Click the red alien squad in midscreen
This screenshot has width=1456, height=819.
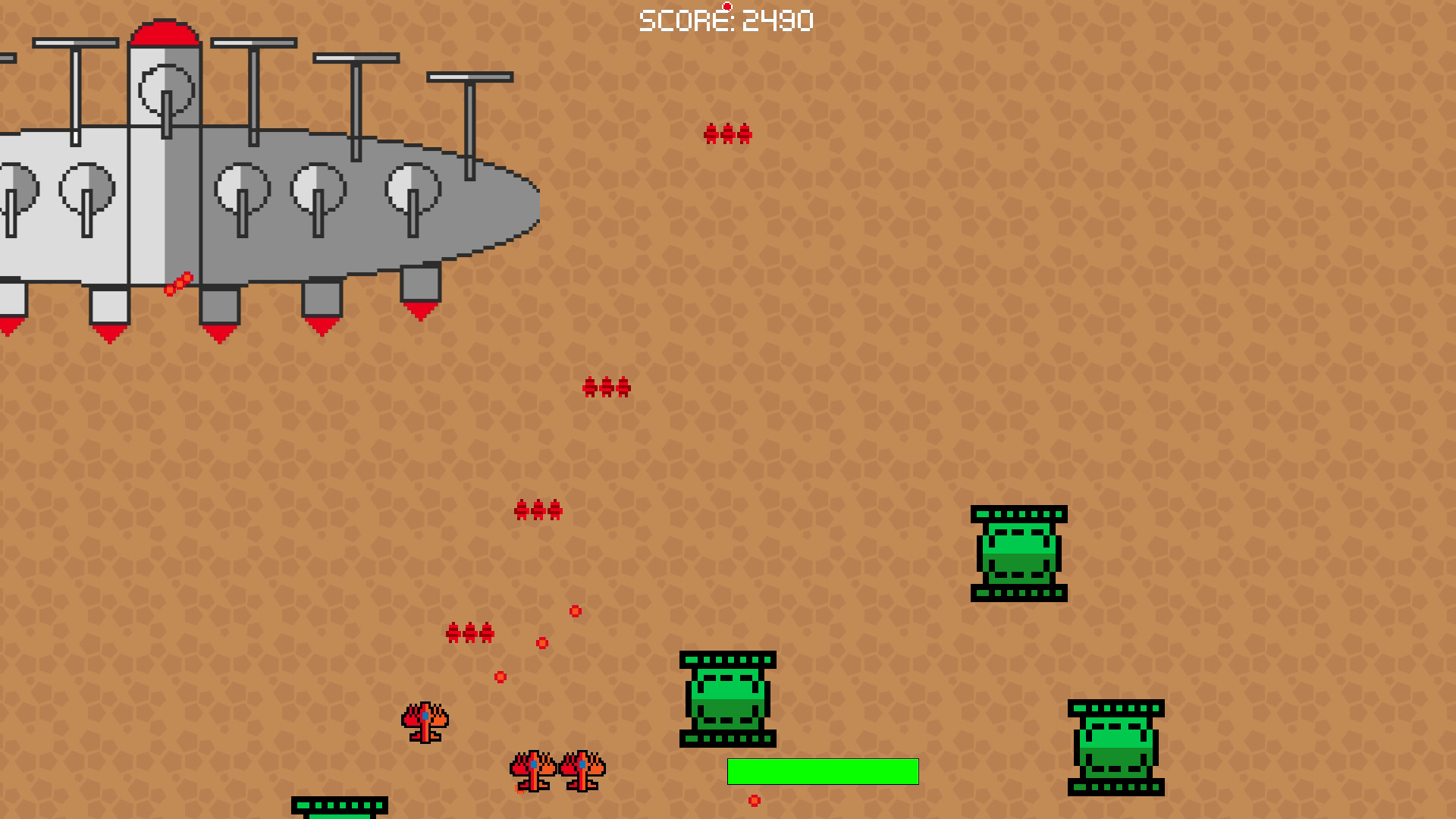point(606,387)
